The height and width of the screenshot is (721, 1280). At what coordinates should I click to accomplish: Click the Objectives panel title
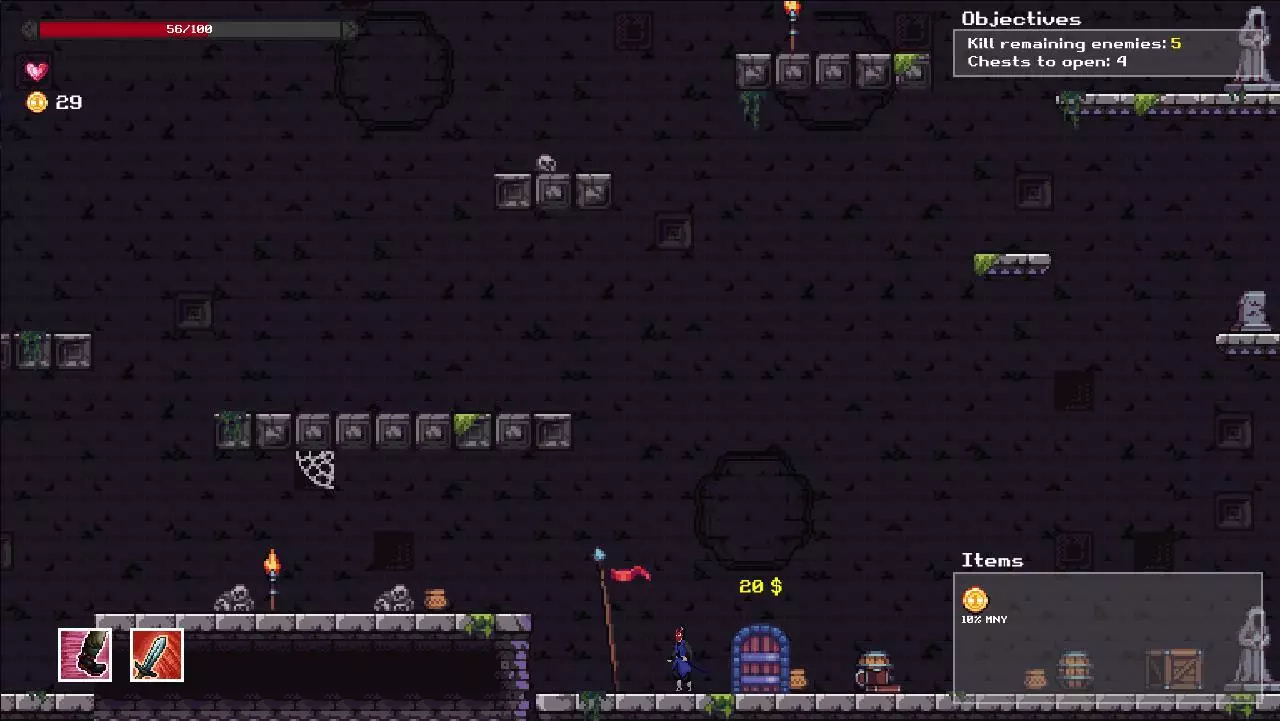pyautogui.click(x=1021, y=18)
